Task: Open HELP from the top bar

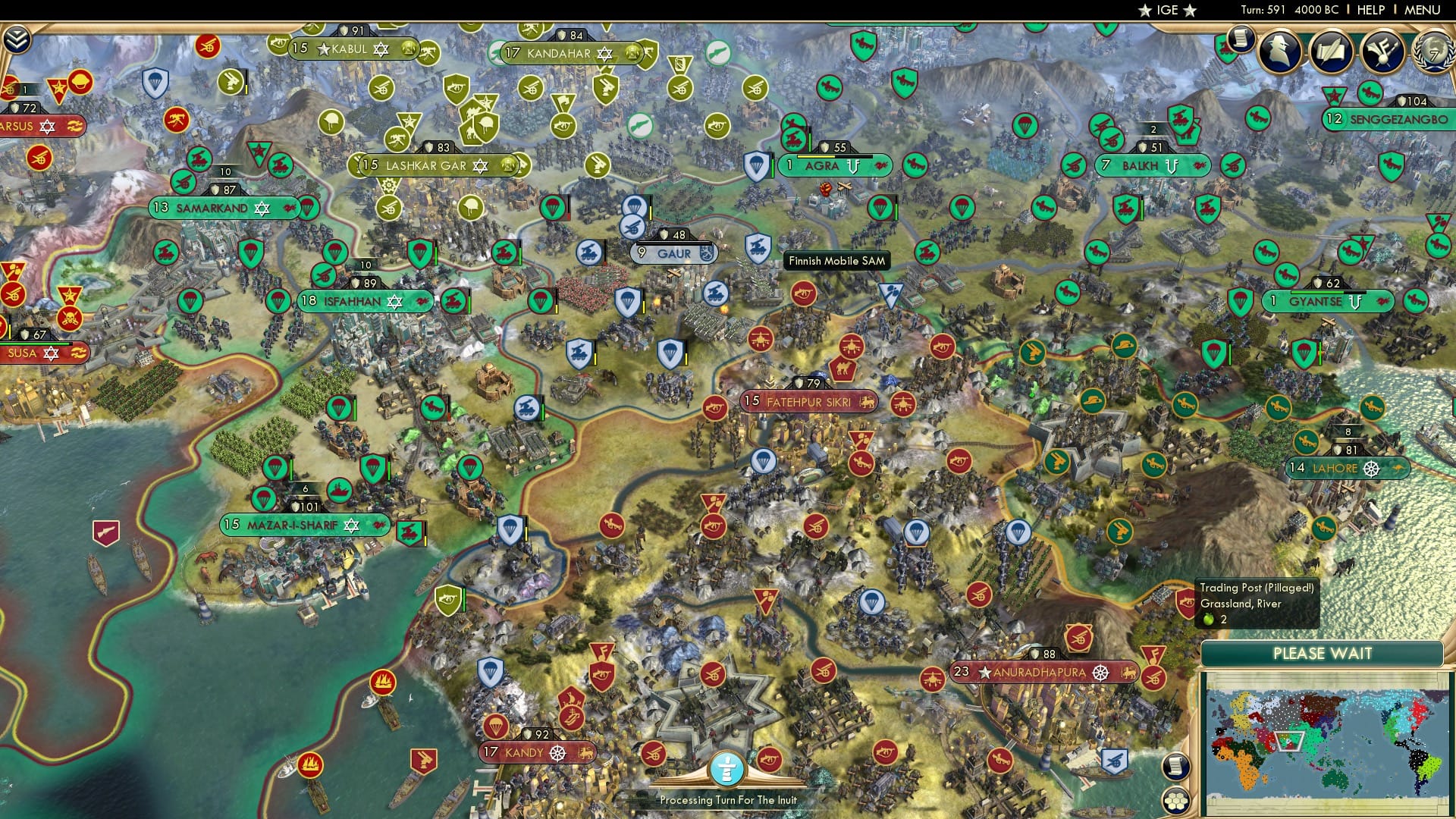Action: (x=1370, y=10)
